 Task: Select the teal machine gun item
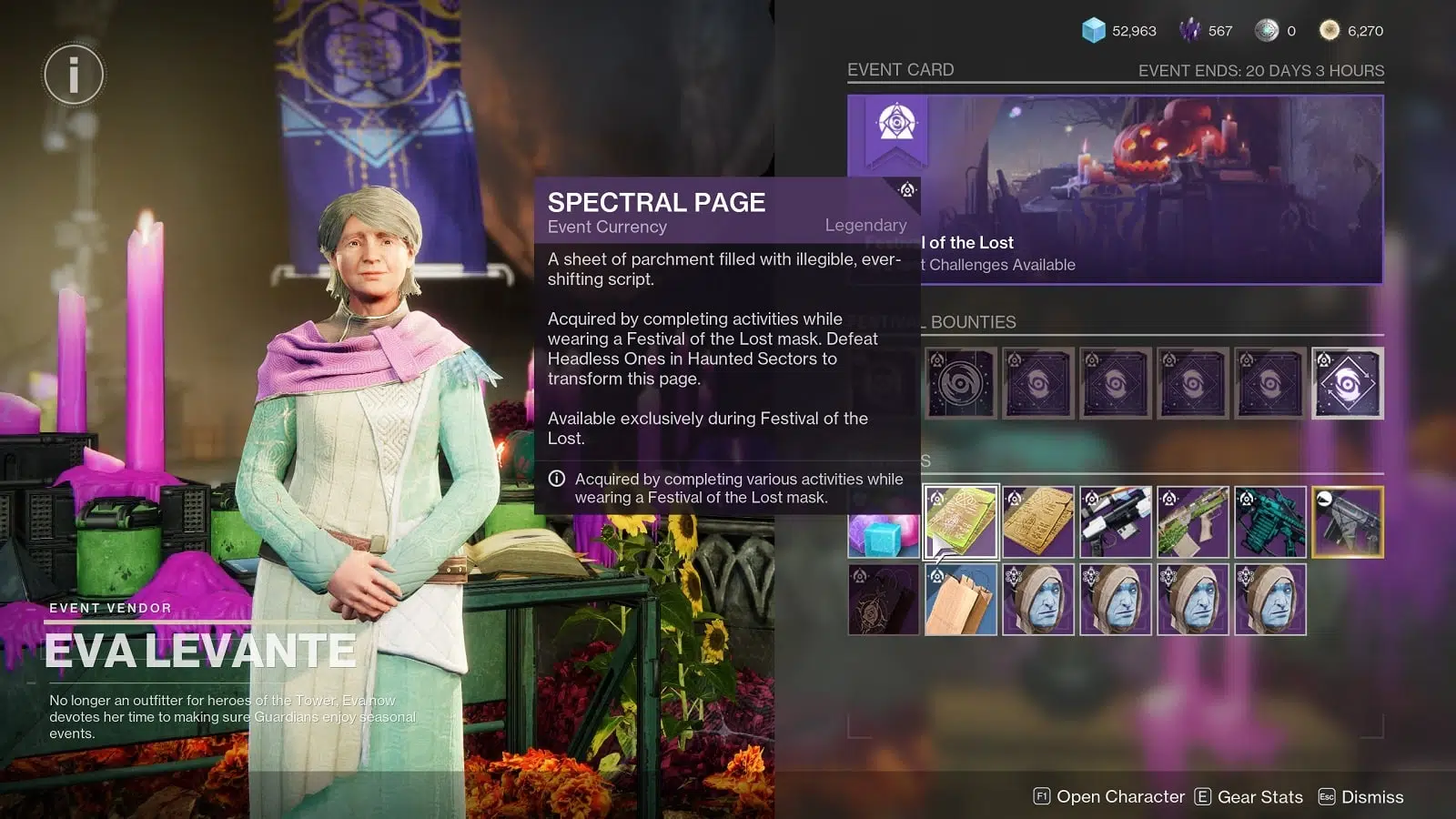(1270, 521)
